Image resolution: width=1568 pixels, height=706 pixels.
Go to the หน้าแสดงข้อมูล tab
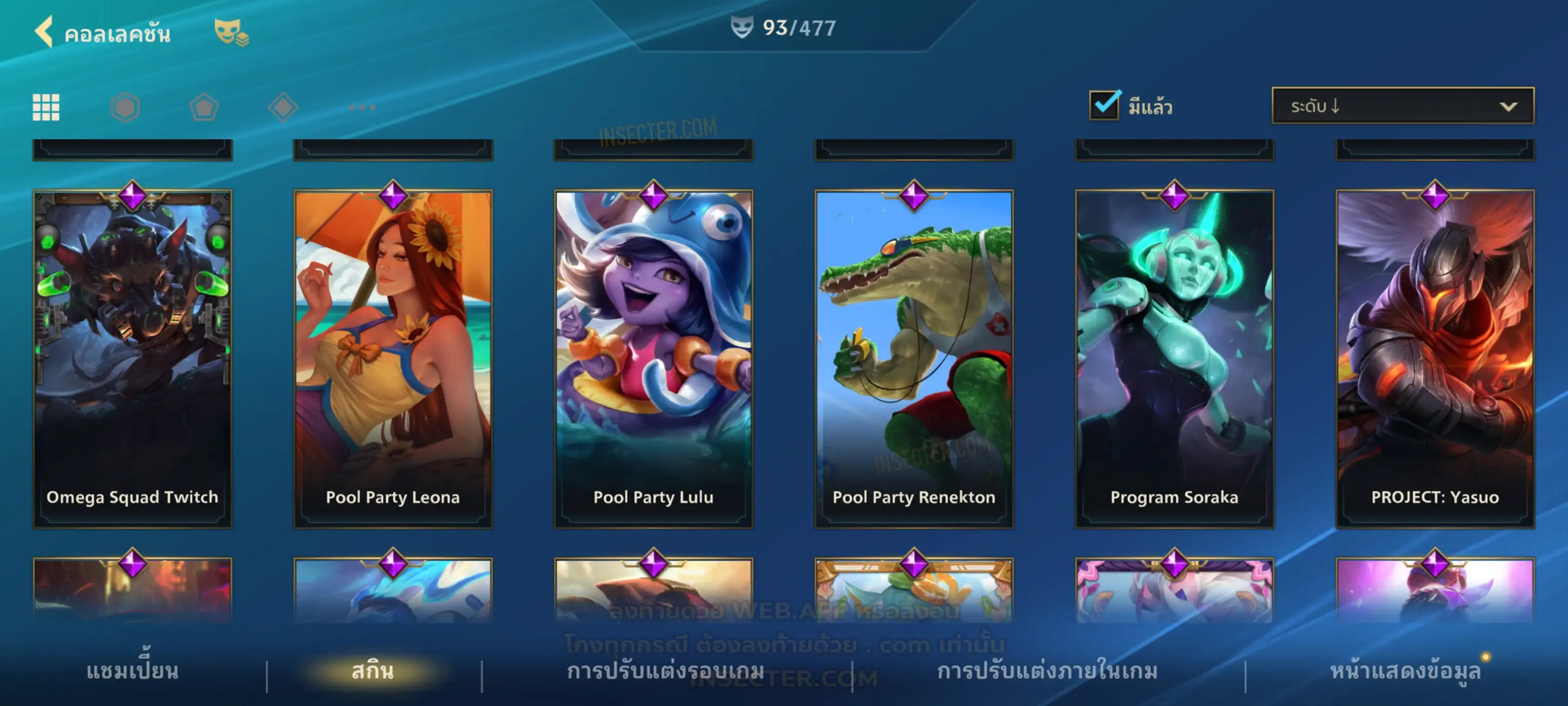(1405, 671)
